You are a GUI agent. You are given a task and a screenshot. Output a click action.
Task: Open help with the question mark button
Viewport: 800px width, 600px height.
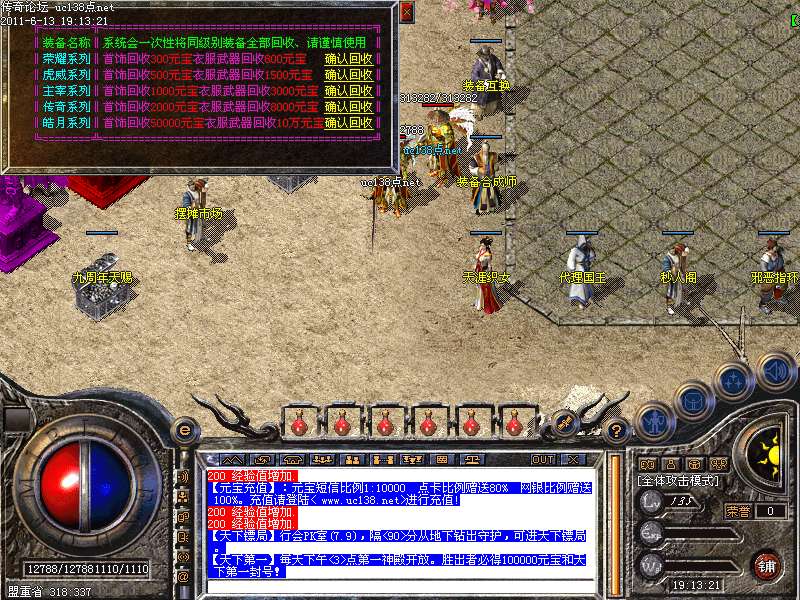pos(617,432)
